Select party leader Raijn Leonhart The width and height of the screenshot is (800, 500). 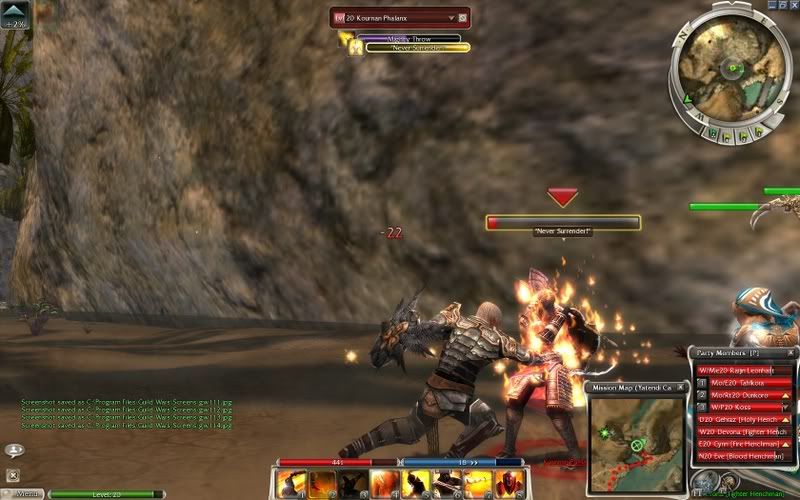[x=742, y=369]
